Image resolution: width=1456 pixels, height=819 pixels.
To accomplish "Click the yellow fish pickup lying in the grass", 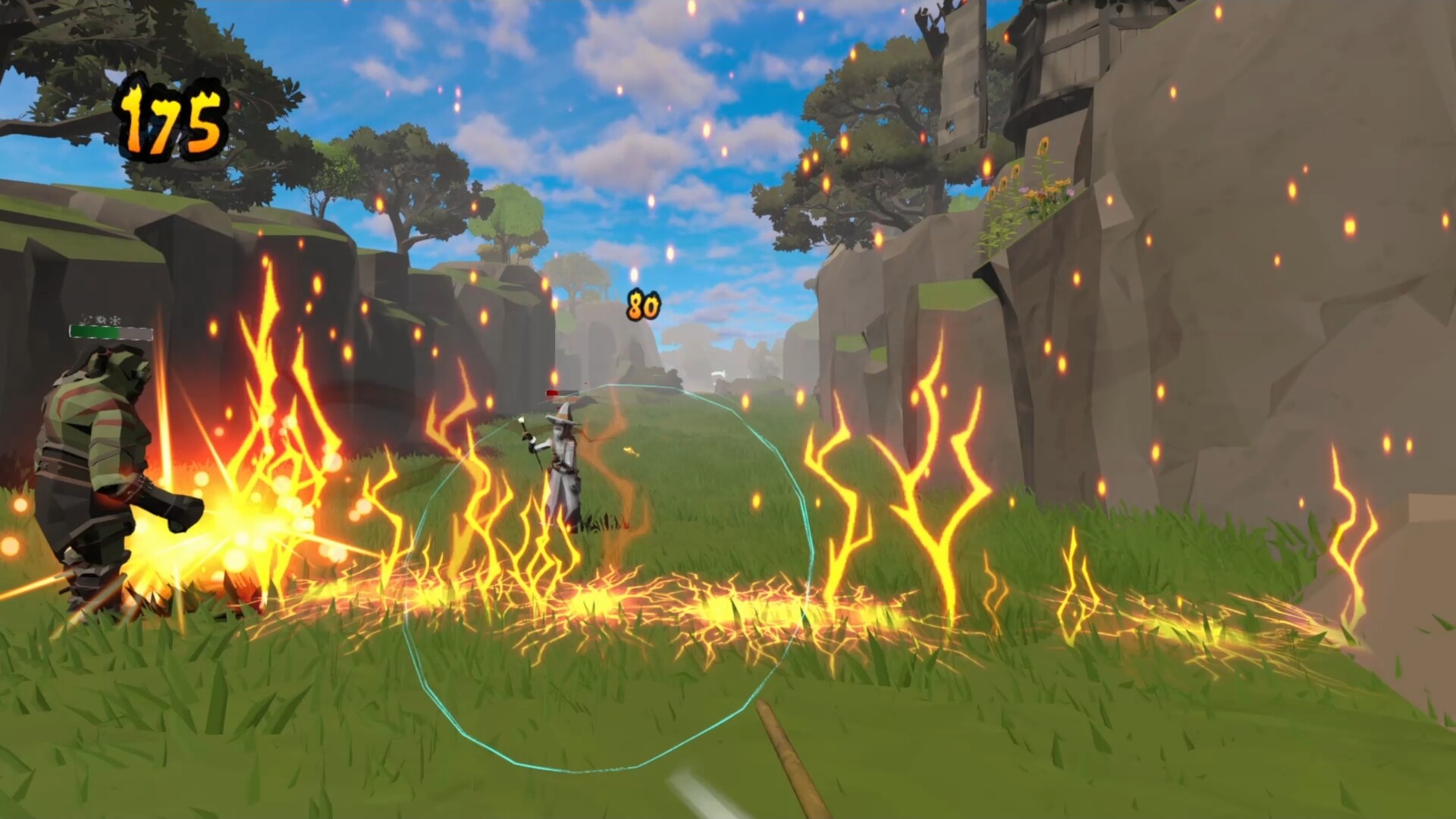I will [630, 451].
